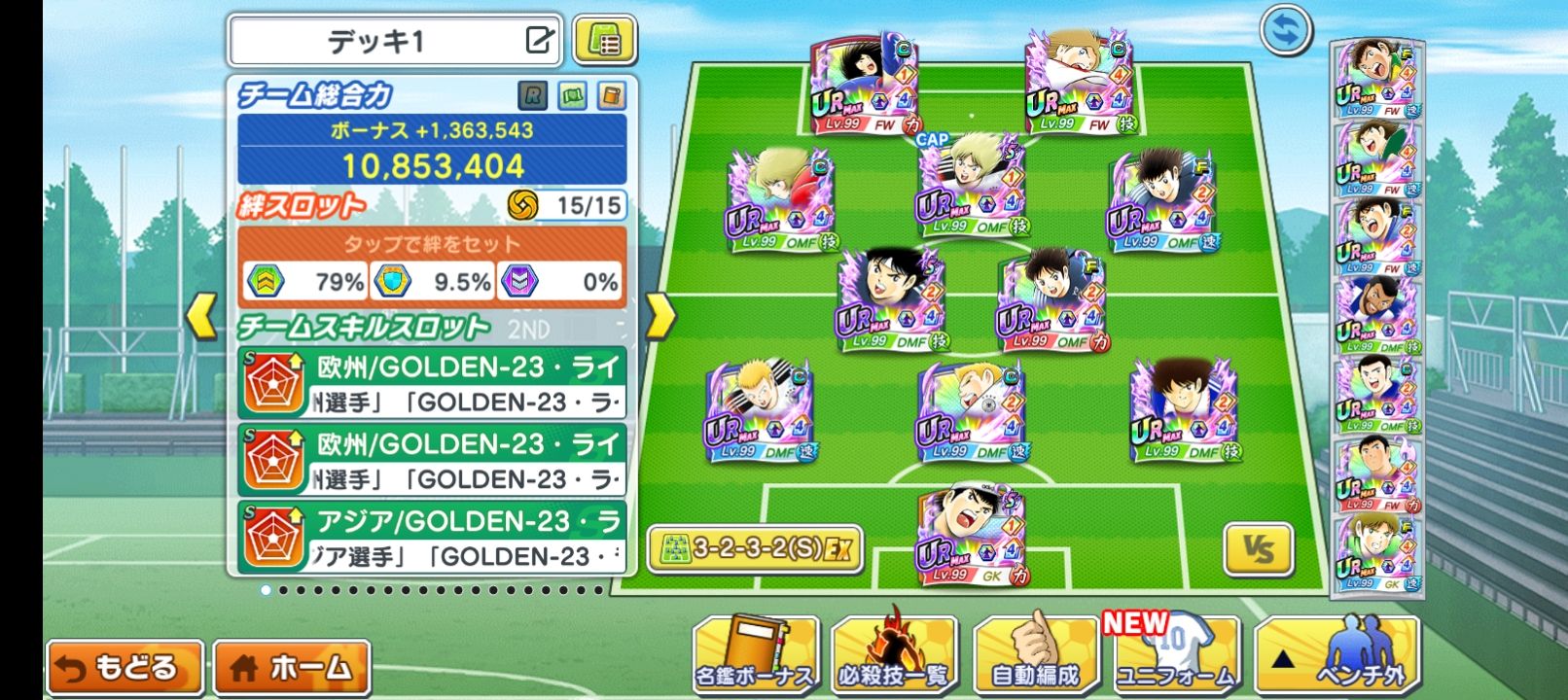Return to home via ホーム button
The image size is (1568, 700).
(x=291, y=668)
